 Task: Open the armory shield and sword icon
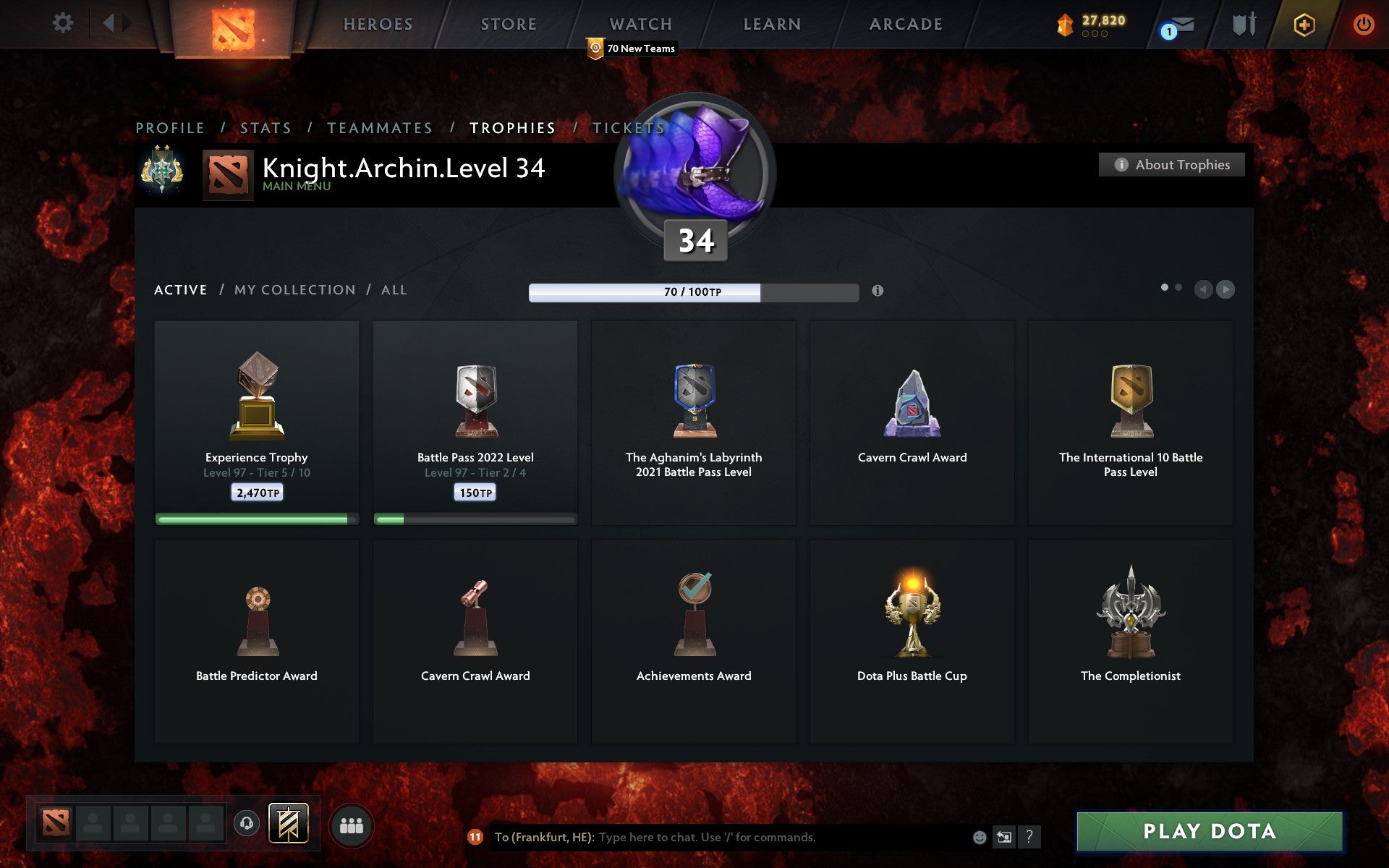[1242, 24]
